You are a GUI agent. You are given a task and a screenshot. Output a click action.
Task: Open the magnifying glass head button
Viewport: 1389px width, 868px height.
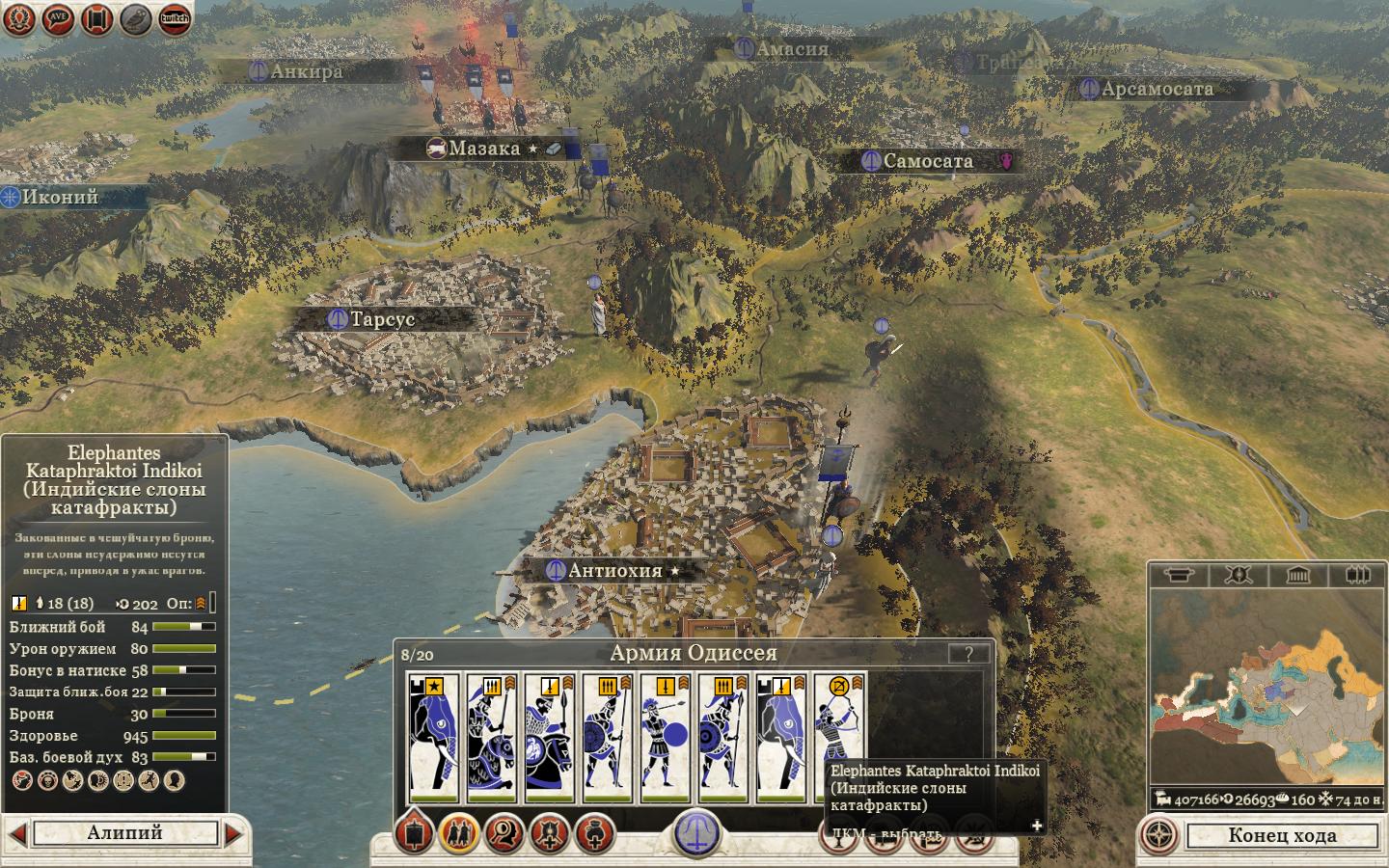(504, 832)
